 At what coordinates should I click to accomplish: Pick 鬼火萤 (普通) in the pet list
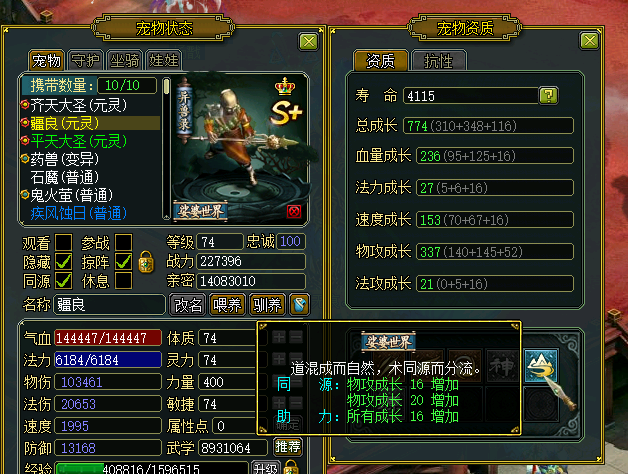pos(76,195)
